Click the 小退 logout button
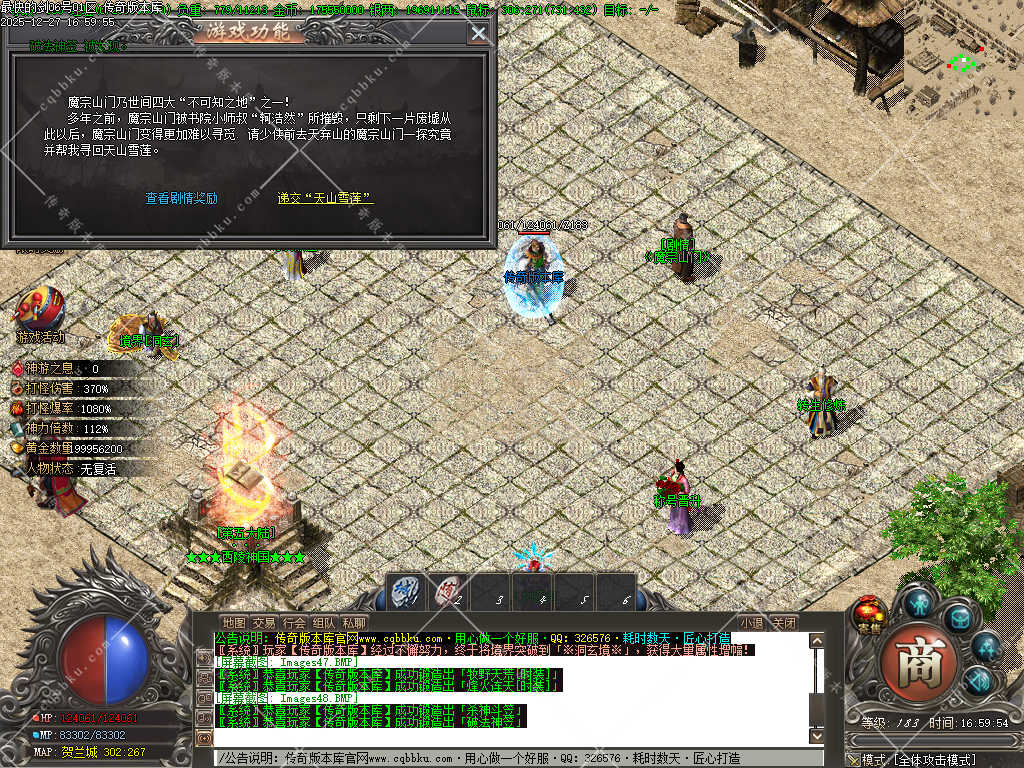Viewport: 1024px width, 768px height. [752, 623]
